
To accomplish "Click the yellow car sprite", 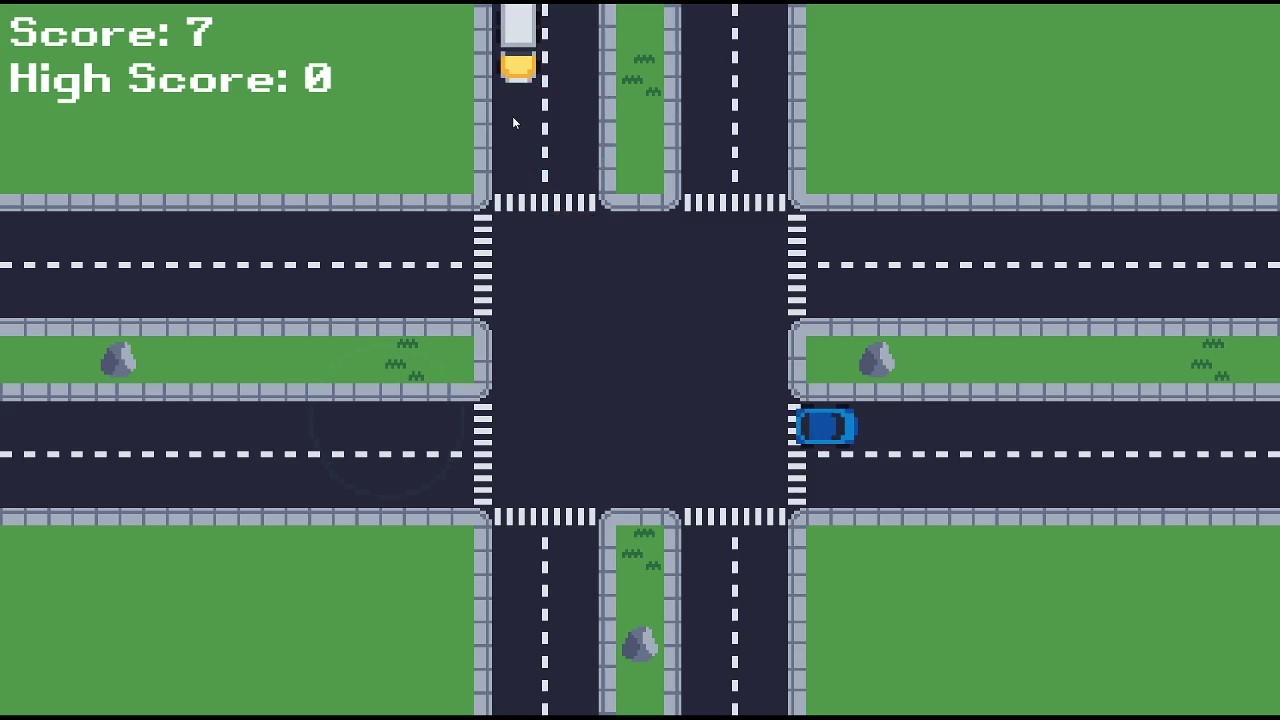I will click(518, 66).
